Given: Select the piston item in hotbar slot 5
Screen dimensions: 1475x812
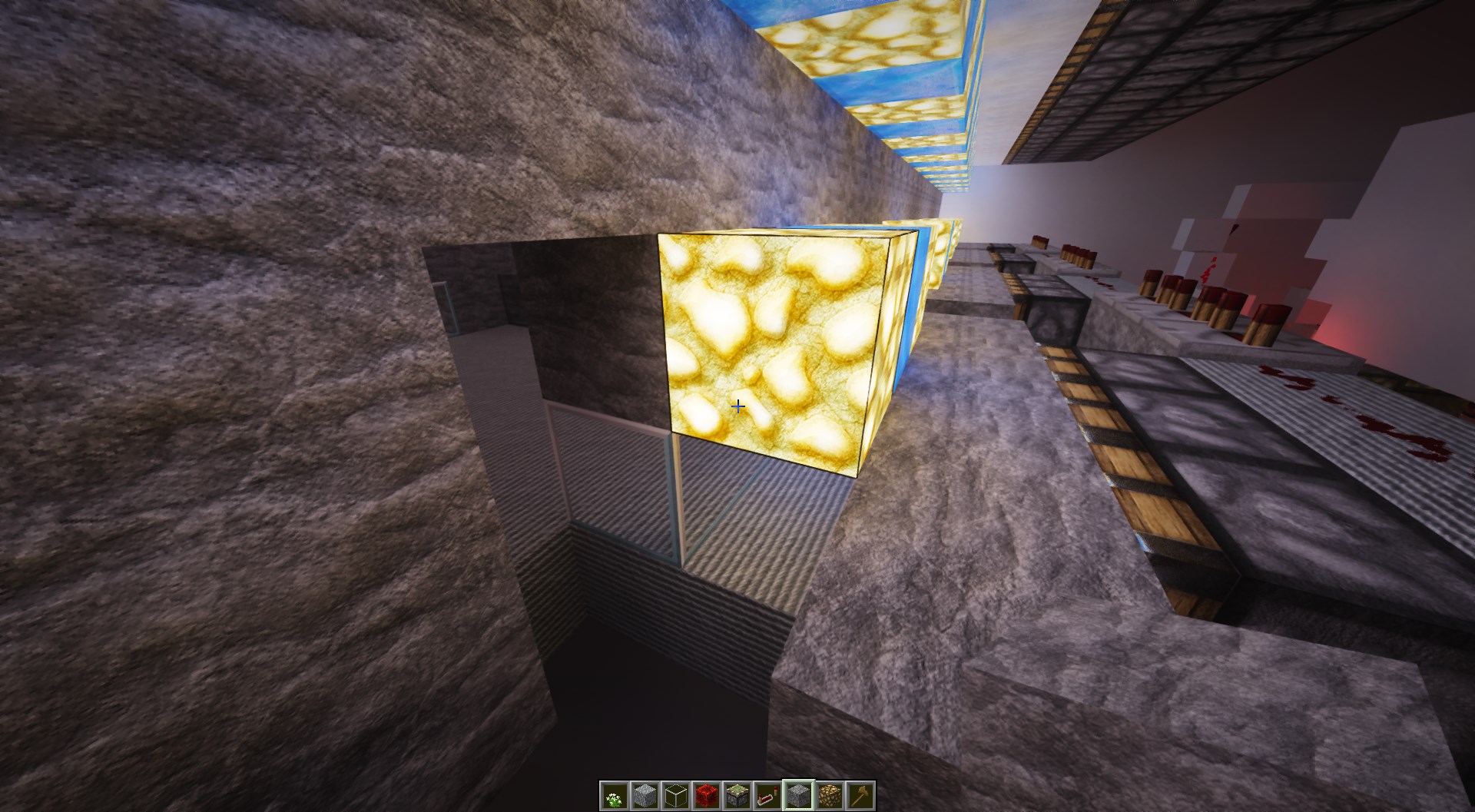Looking at the screenshot, I should click(736, 797).
